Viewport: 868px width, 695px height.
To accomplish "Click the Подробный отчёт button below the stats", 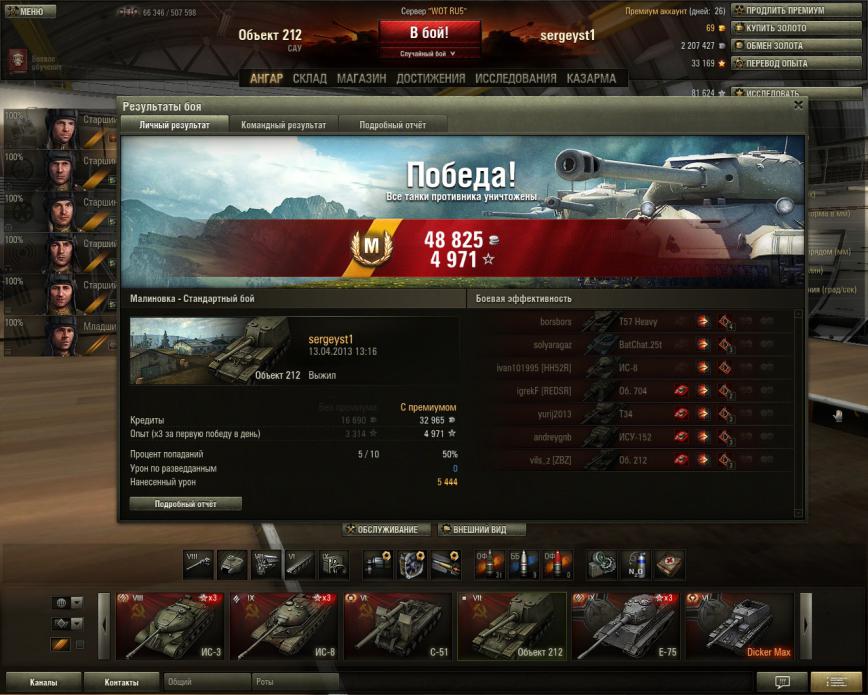I will [185, 504].
